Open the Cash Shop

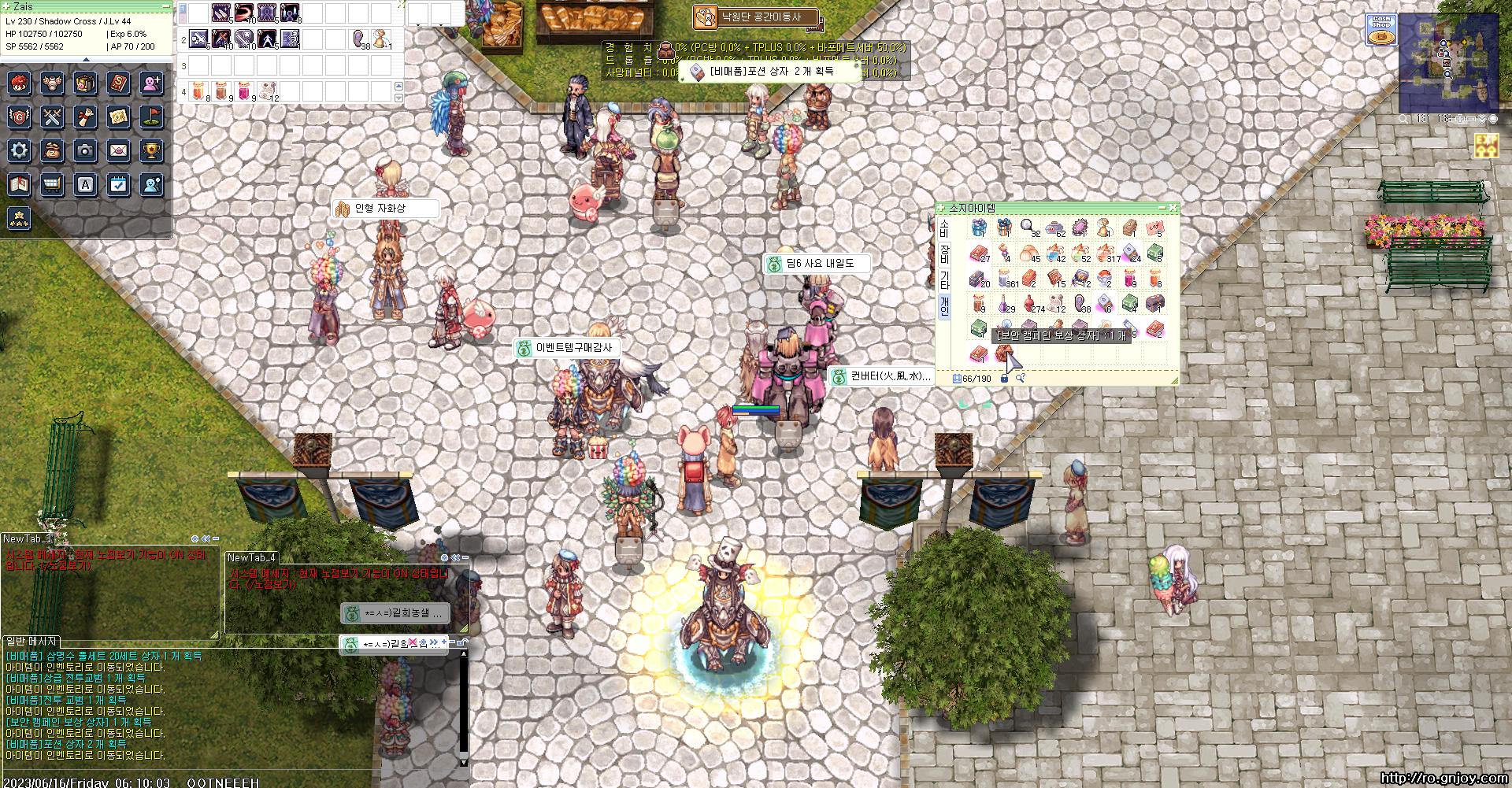click(x=1381, y=30)
